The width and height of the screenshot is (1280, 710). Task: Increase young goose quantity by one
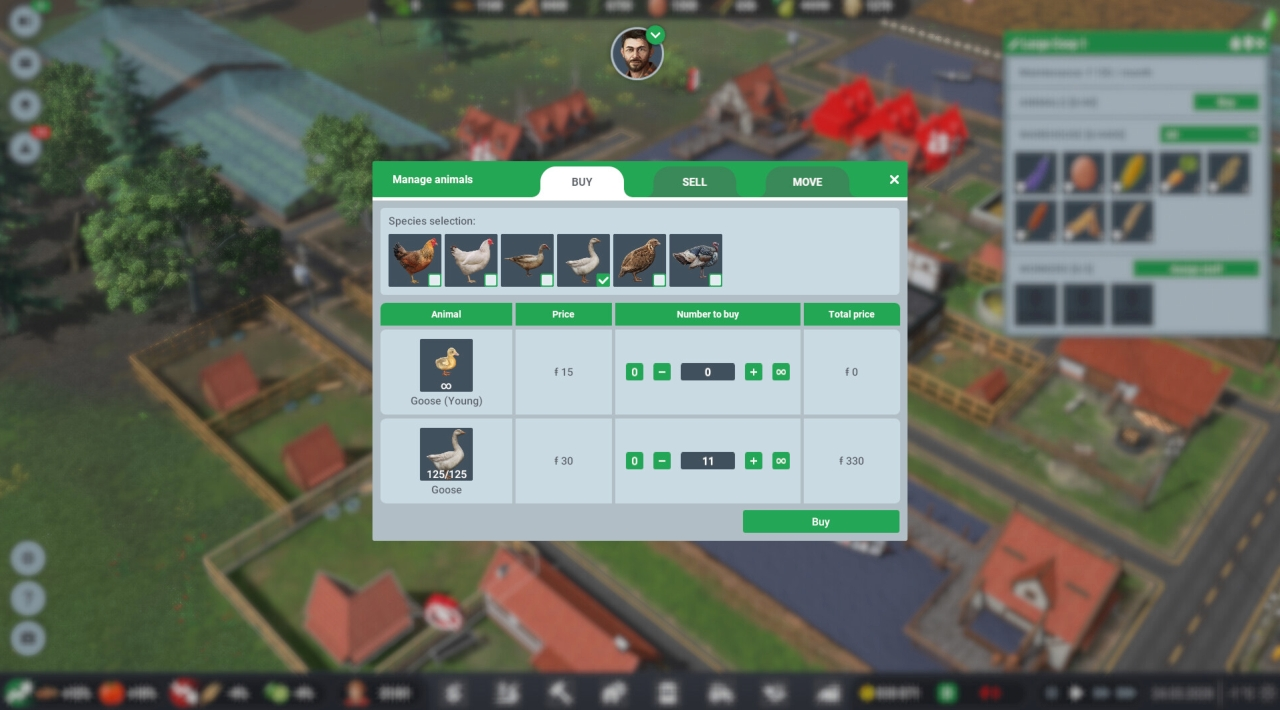(x=754, y=372)
